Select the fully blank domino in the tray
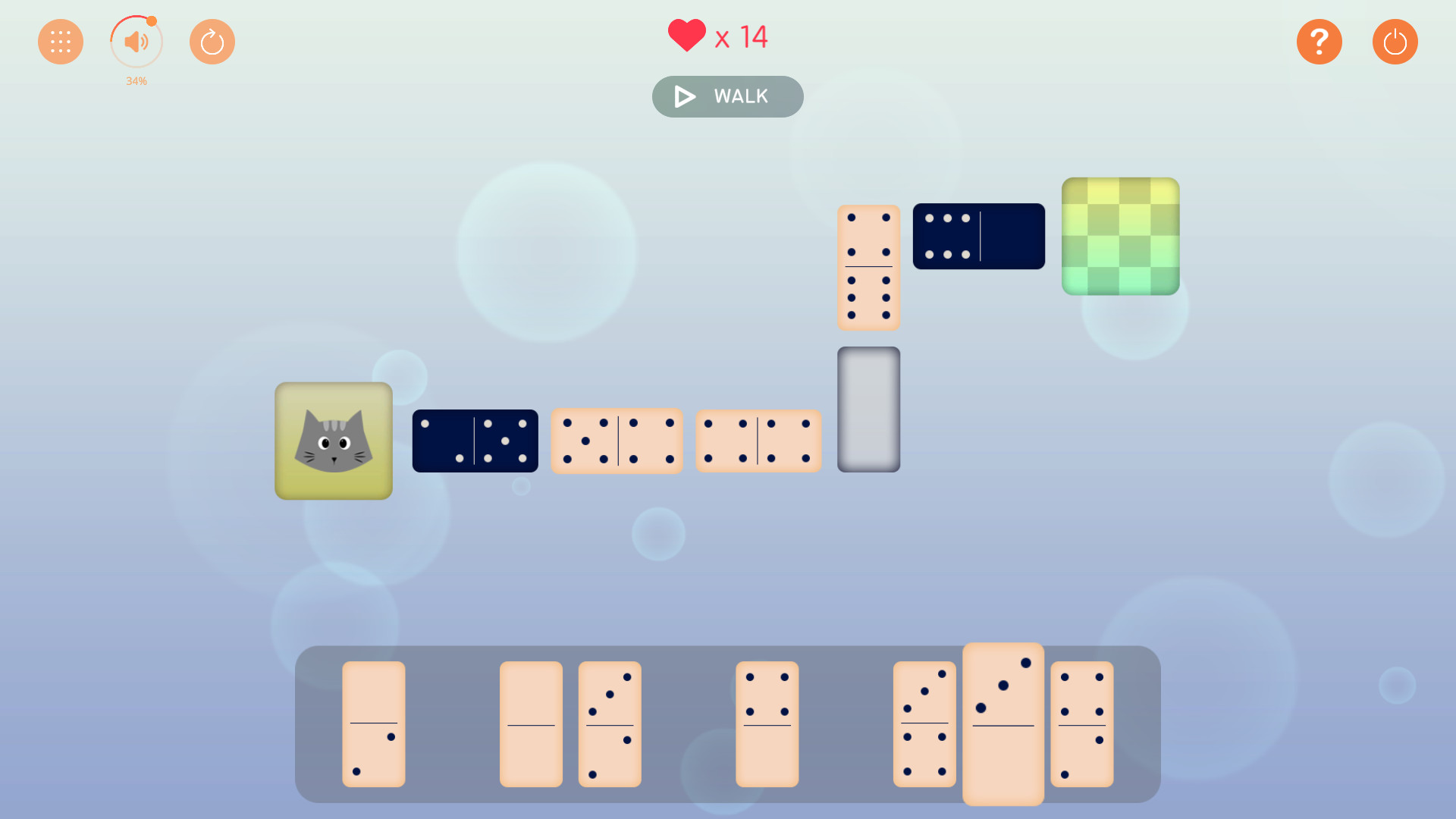The width and height of the screenshot is (1456, 819). pos(531,724)
